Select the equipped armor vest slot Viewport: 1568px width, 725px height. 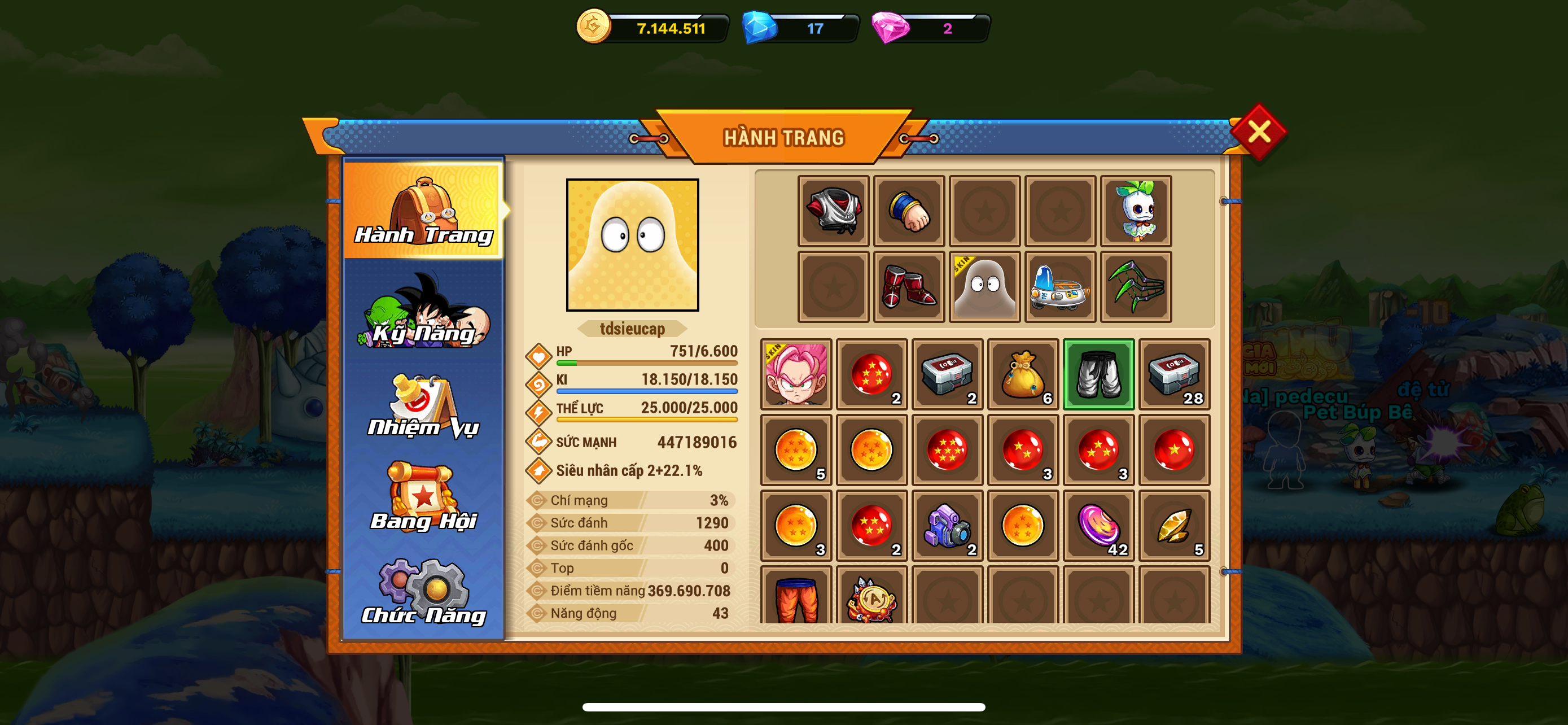pos(833,211)
